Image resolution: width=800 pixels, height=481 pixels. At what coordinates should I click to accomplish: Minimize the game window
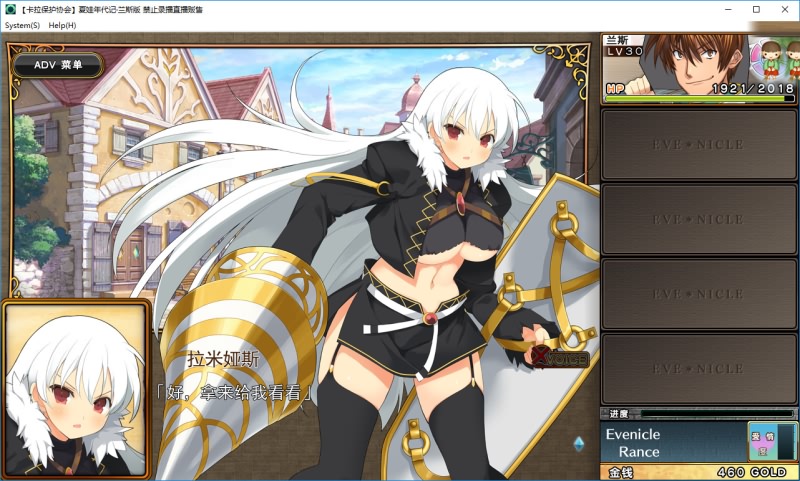point(728,9)
